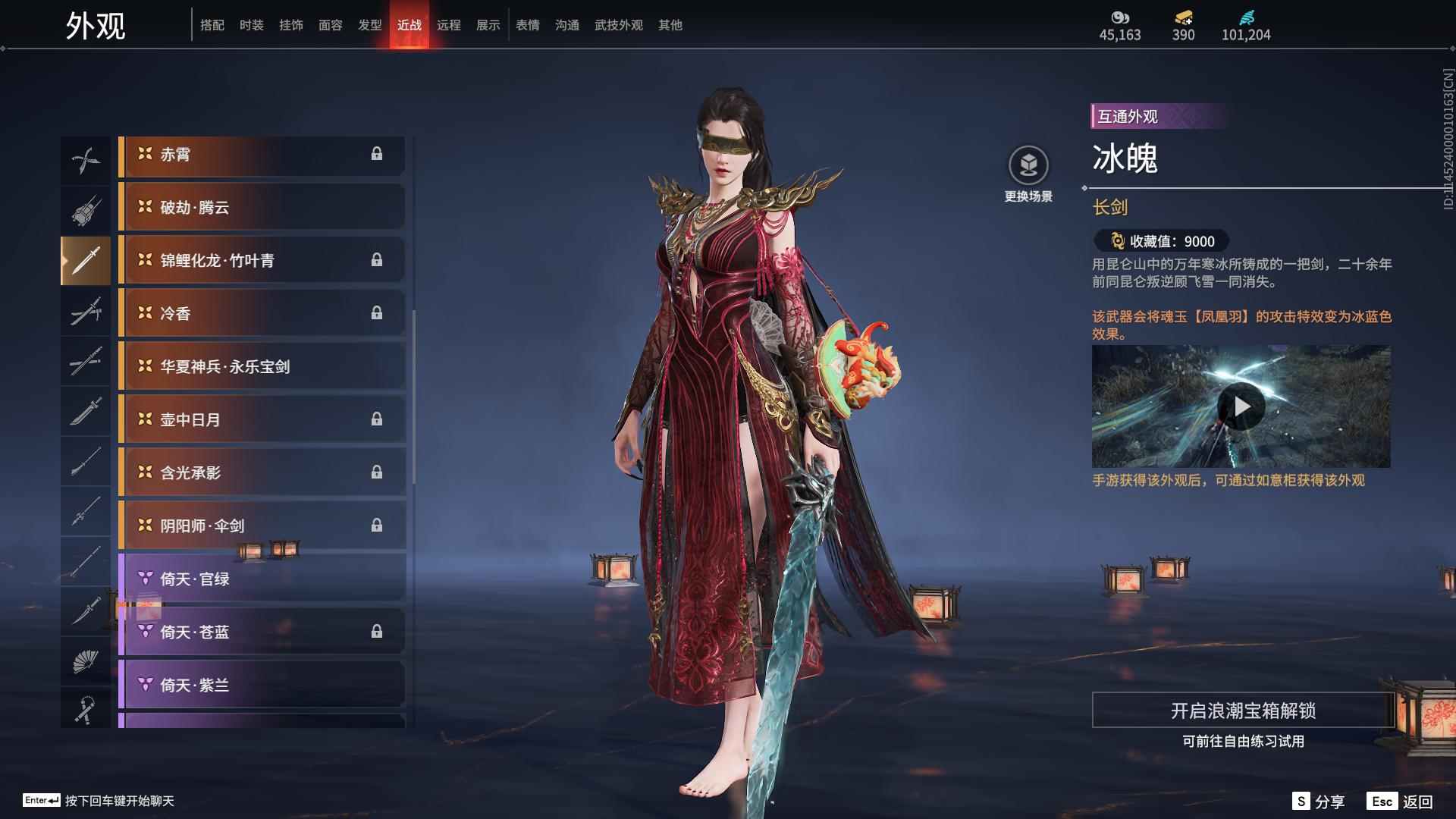Pick the 华夏神兵·永乐宝剑 skin
1456x819 pixels.
pyautogui.click(x=262, y=367)
